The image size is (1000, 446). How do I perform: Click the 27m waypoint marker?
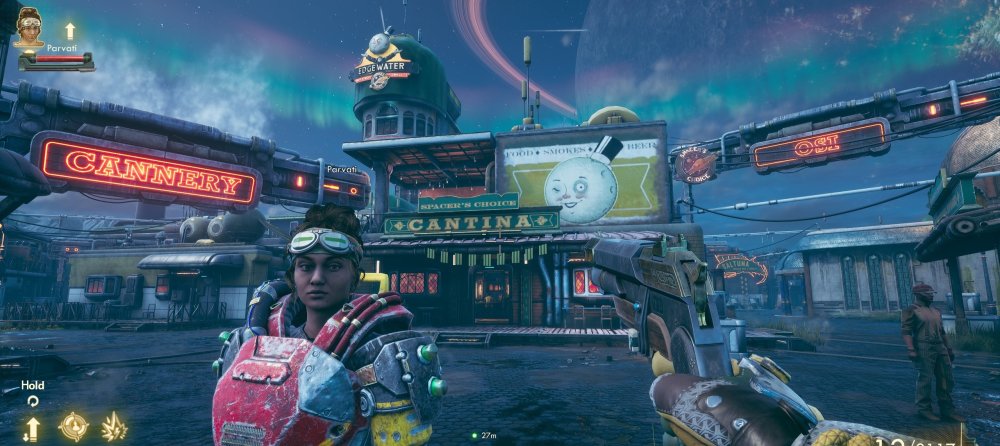tap(476, 435)
